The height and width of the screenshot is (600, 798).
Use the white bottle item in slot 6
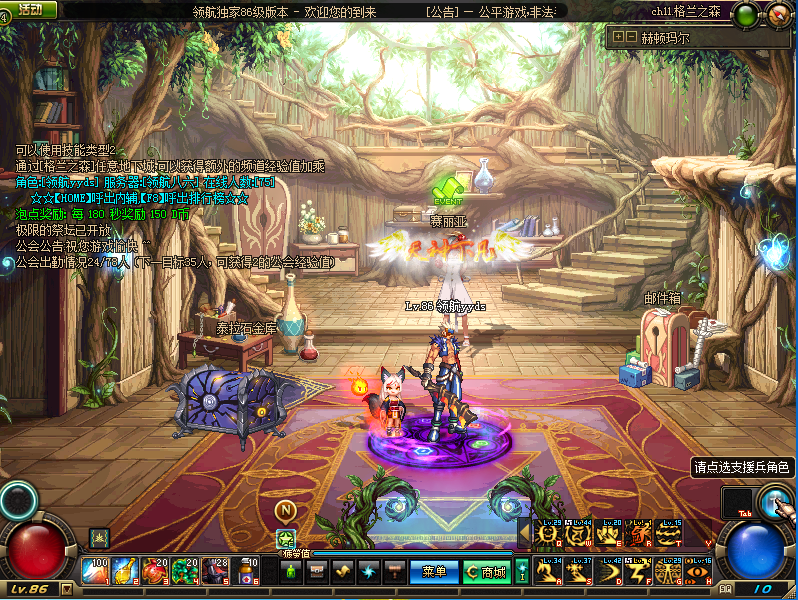pos(245,571)
